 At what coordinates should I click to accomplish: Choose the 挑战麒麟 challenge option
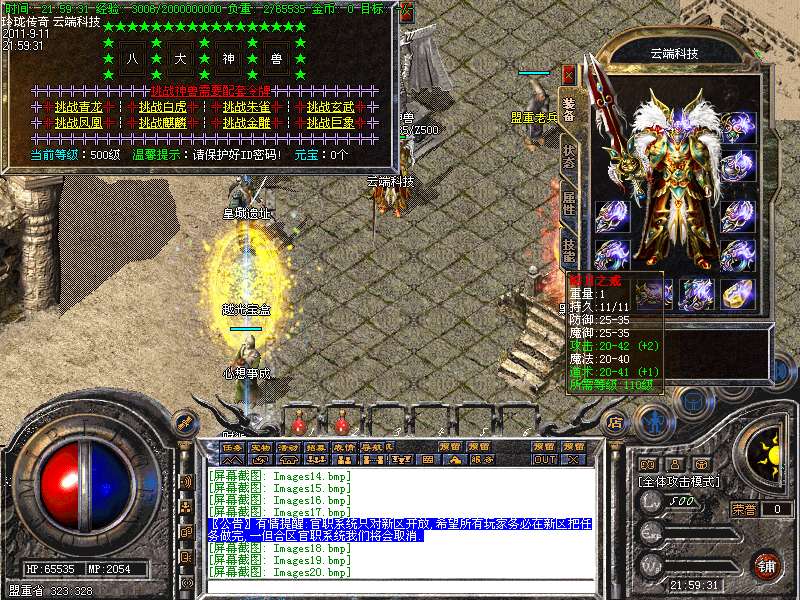162,122
